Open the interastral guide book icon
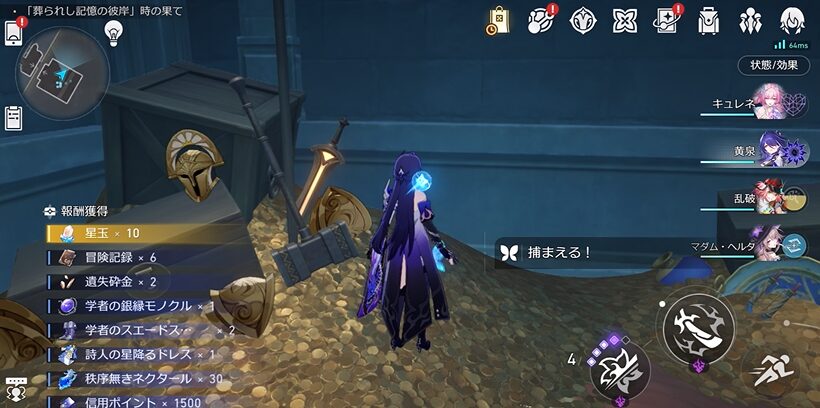The width and height of the screenshot is (820, 408). pos(667,21)
